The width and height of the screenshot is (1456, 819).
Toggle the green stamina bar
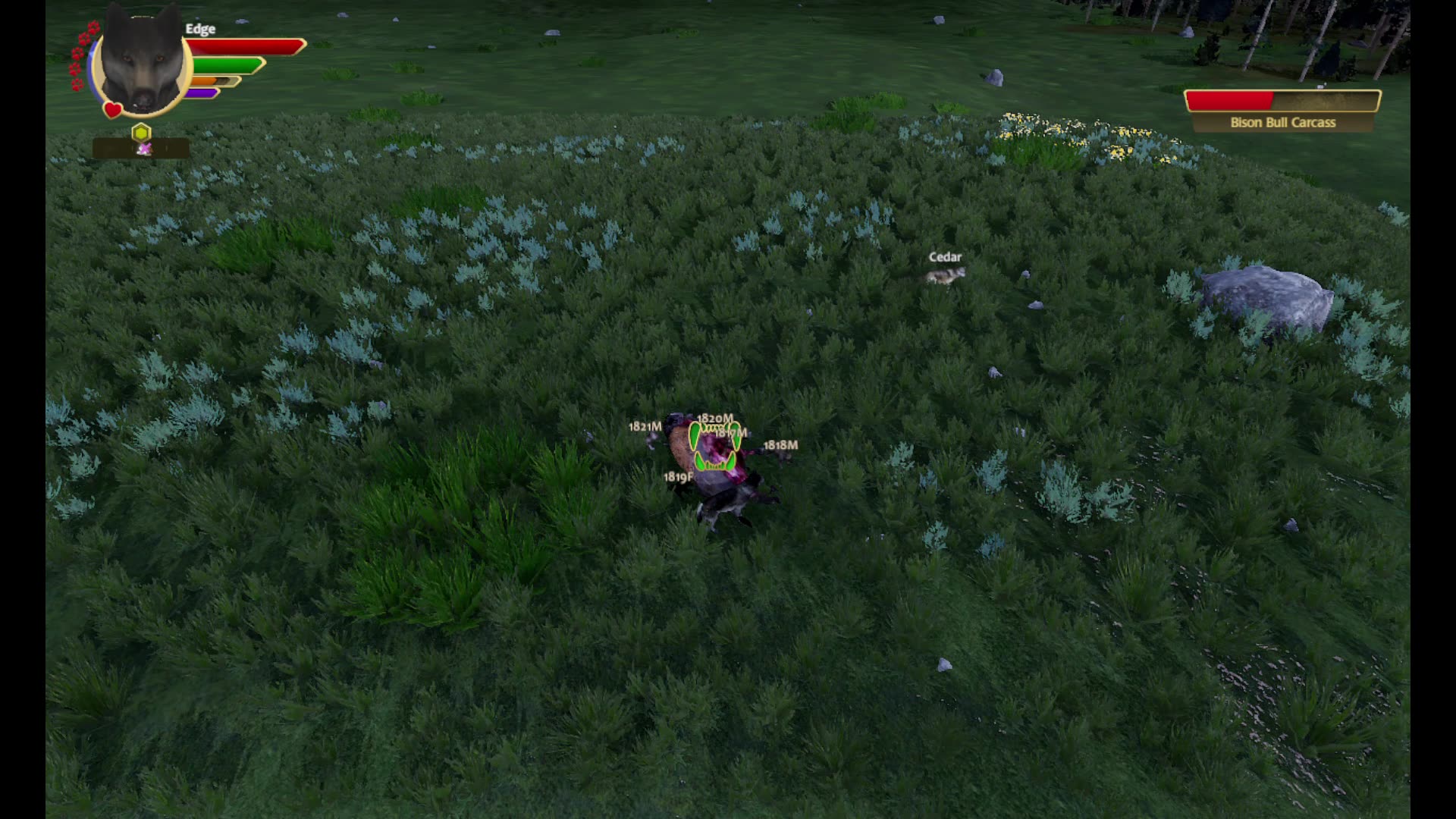(227, 64)
